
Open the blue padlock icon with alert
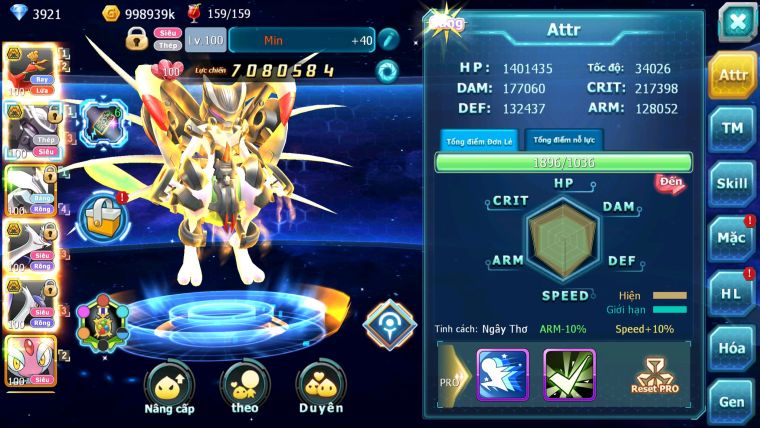click(102, 214)
